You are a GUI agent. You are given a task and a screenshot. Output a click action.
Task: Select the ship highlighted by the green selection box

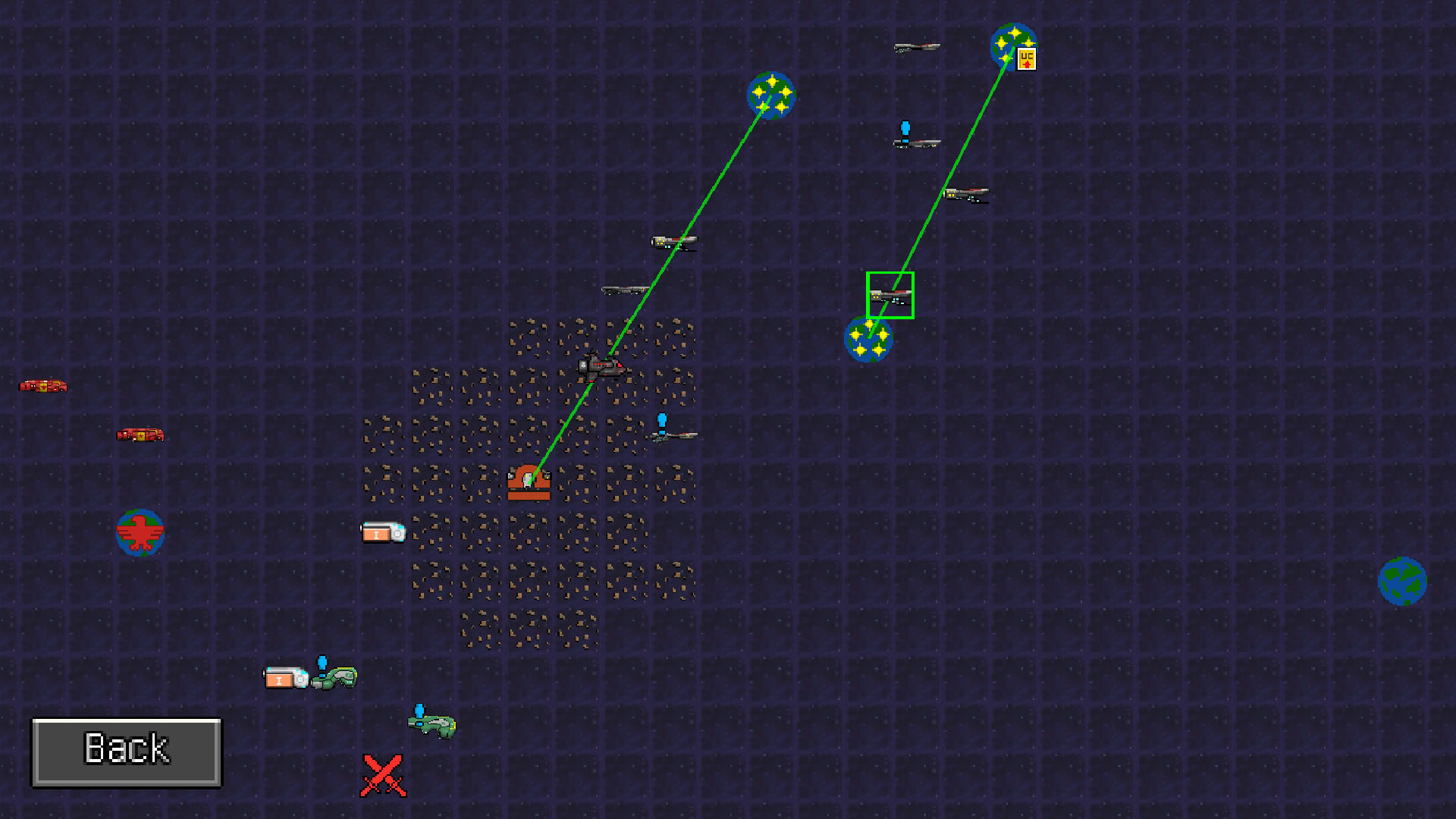click(890, 296)
